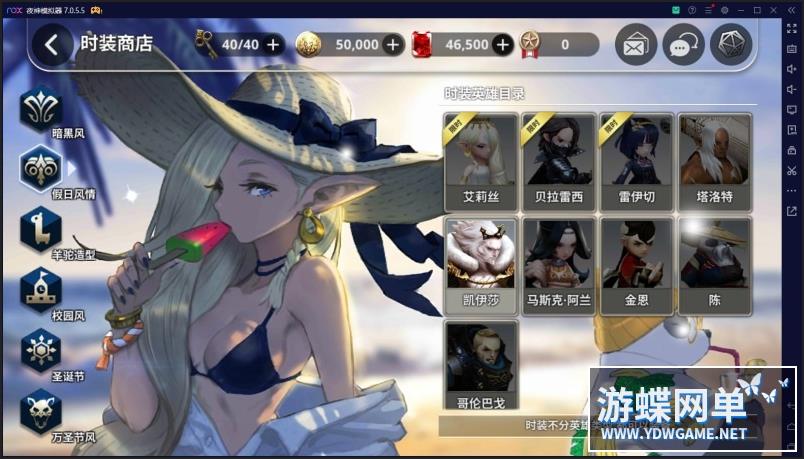Select hero 塔洛特 portrait
Viewport: 804px width, 459px height.
click(x=714, y=160)
